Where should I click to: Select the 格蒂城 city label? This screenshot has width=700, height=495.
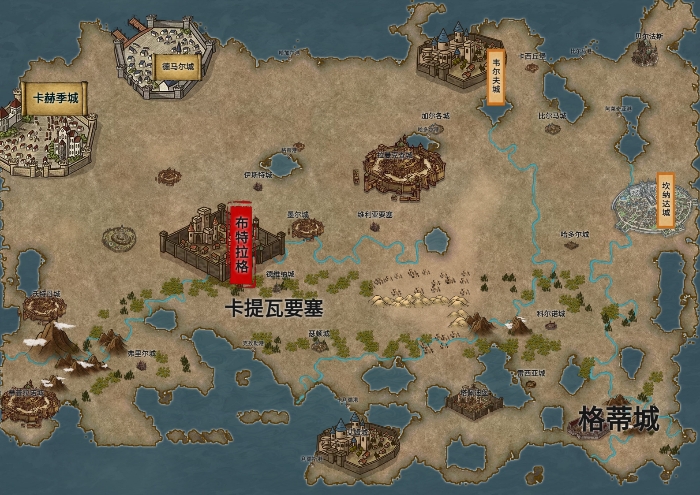coord(619,420)
